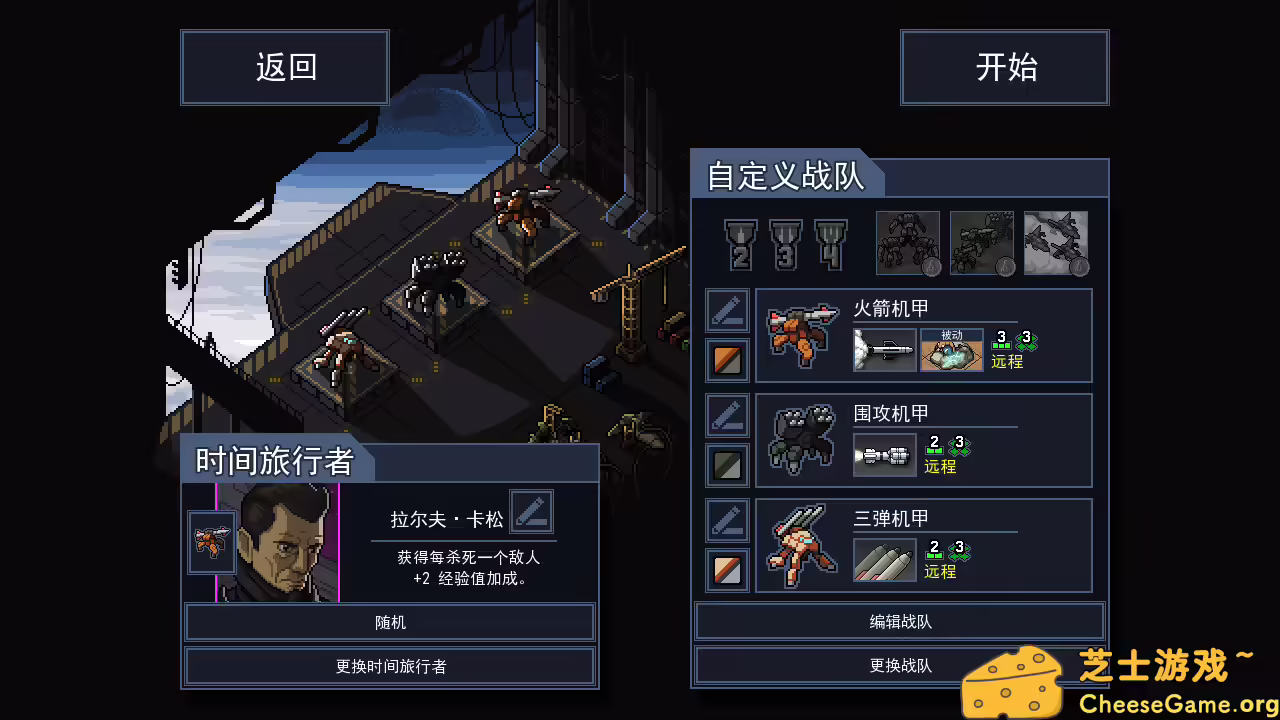Image resolution: width=1280 pixels, height=720 pixels.
Task: Open the Siege Mech's cluster artillery weapon icon
Action: coord(884,455)
